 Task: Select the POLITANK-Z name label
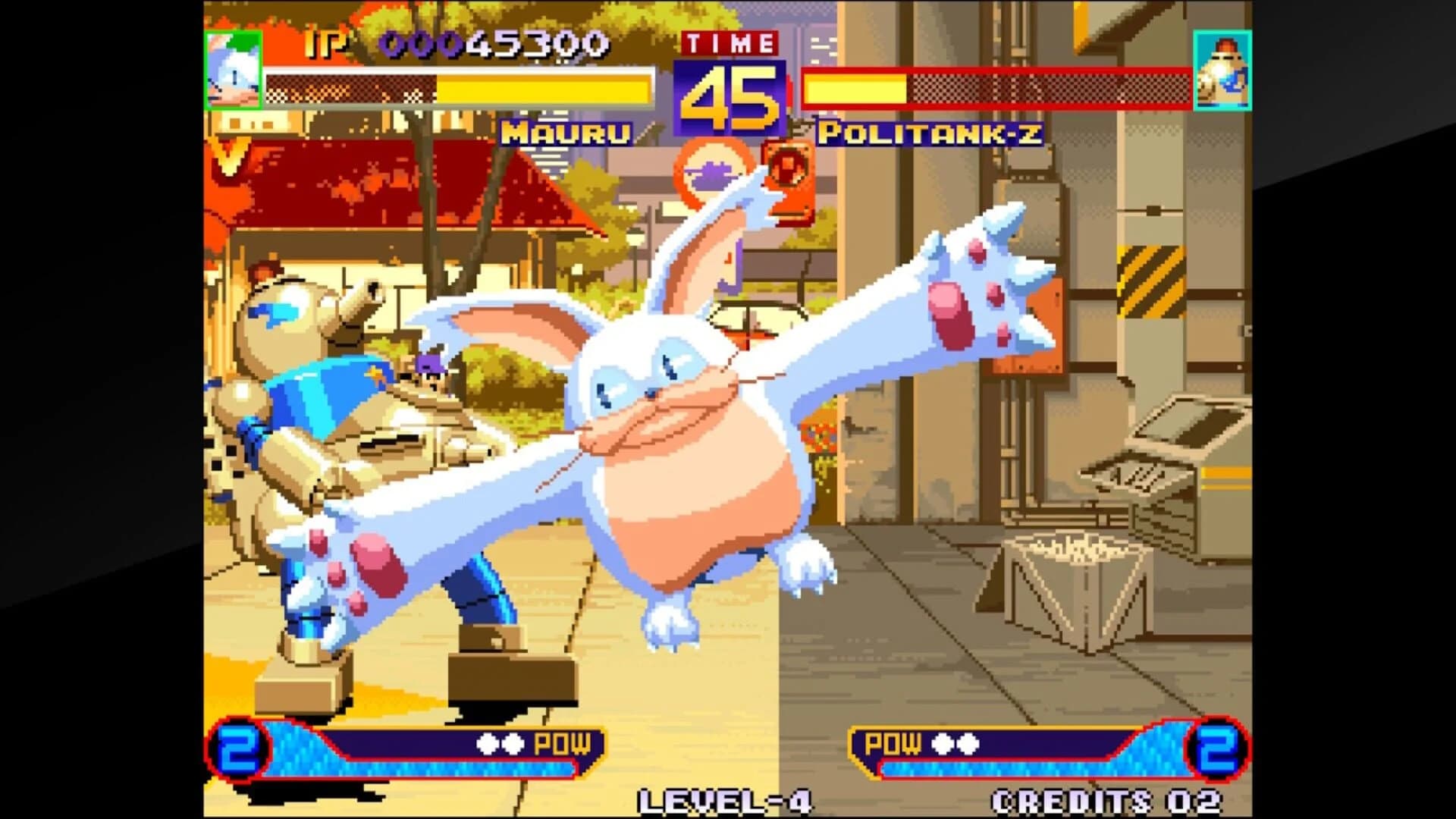coord(934,133)
